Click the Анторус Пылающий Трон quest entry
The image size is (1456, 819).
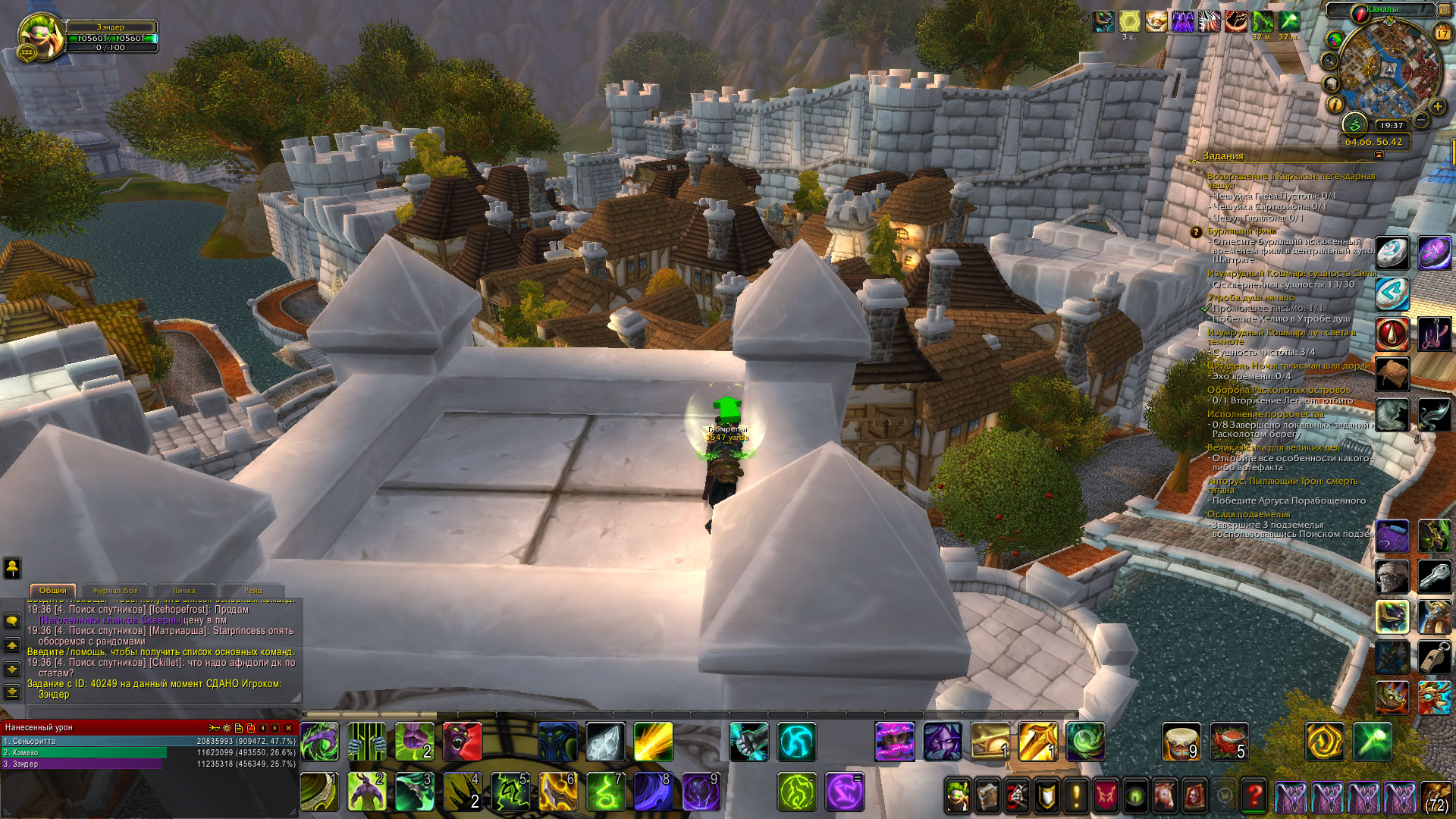tap(1282, 485)
